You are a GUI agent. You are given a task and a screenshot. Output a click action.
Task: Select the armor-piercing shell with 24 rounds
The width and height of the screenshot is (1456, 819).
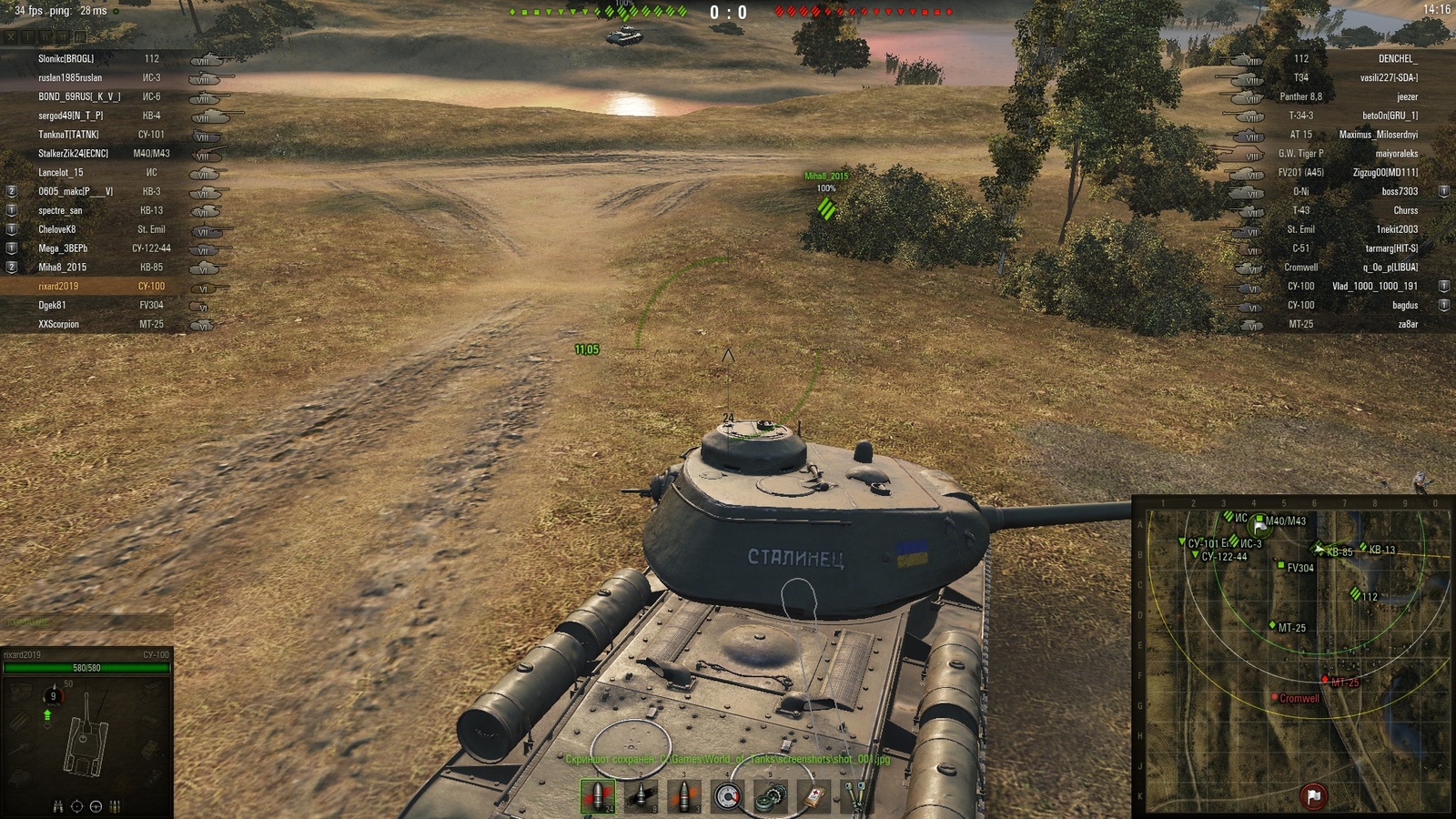(597, 796)
